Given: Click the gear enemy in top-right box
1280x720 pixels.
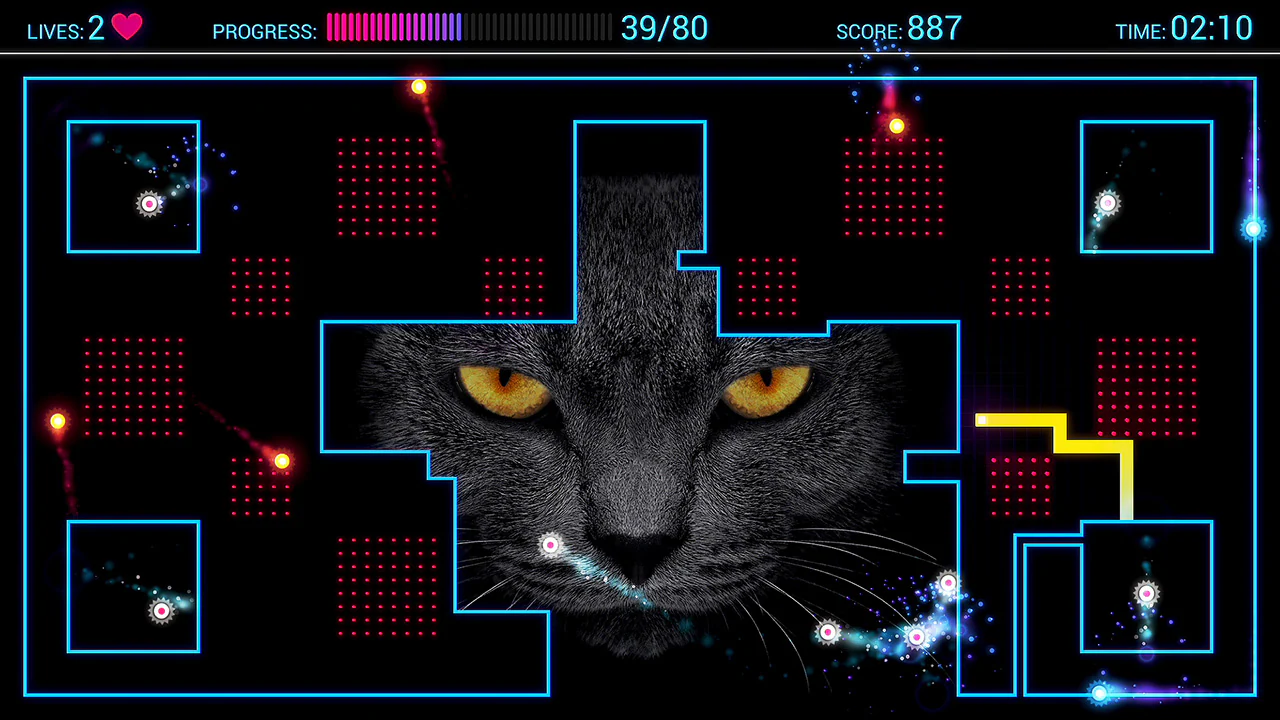Looking at the screenshot, I should click(1106, 203).
